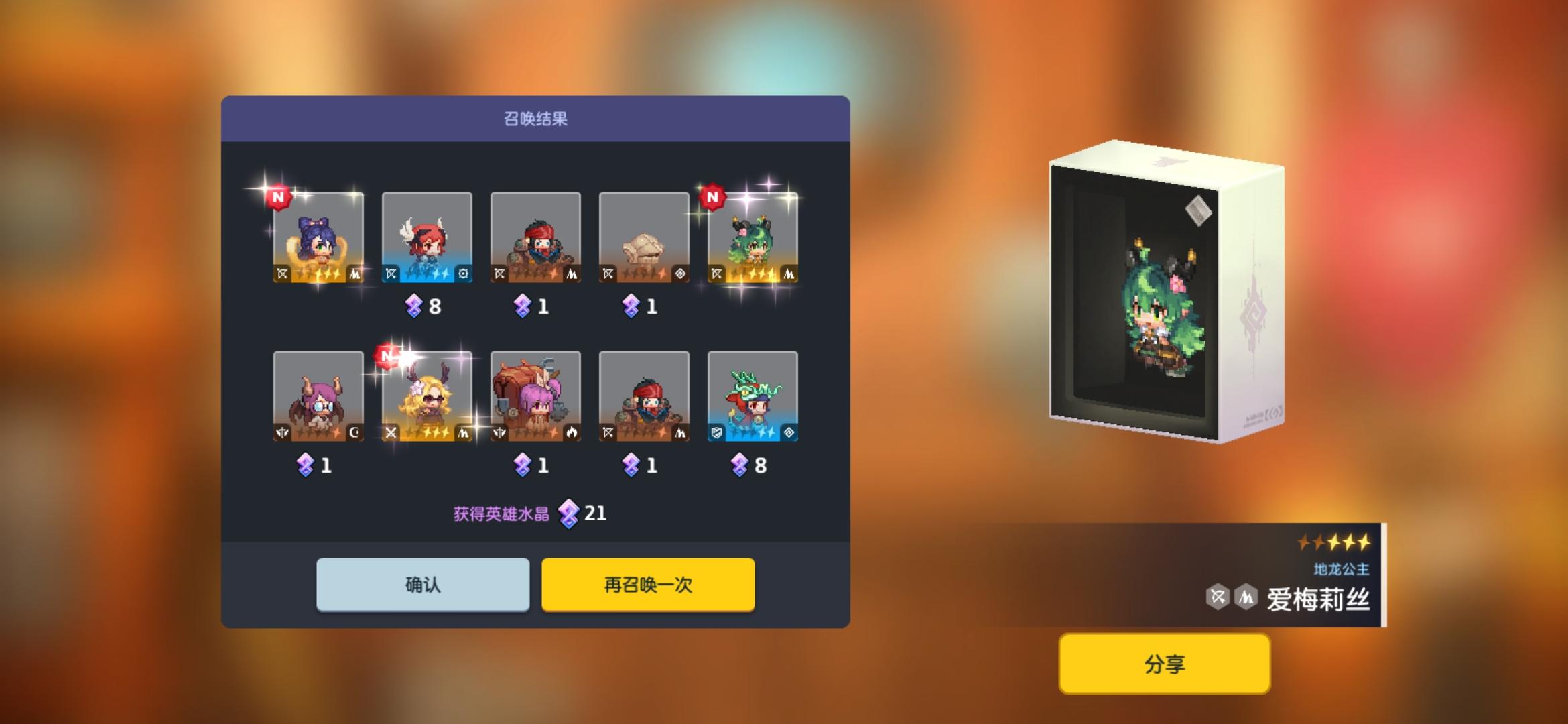Image resolution: width=1568 pixels, height=724 pixels.
Task: Select the shield class icon on the horned demon girl card
Action: point(282,433)
